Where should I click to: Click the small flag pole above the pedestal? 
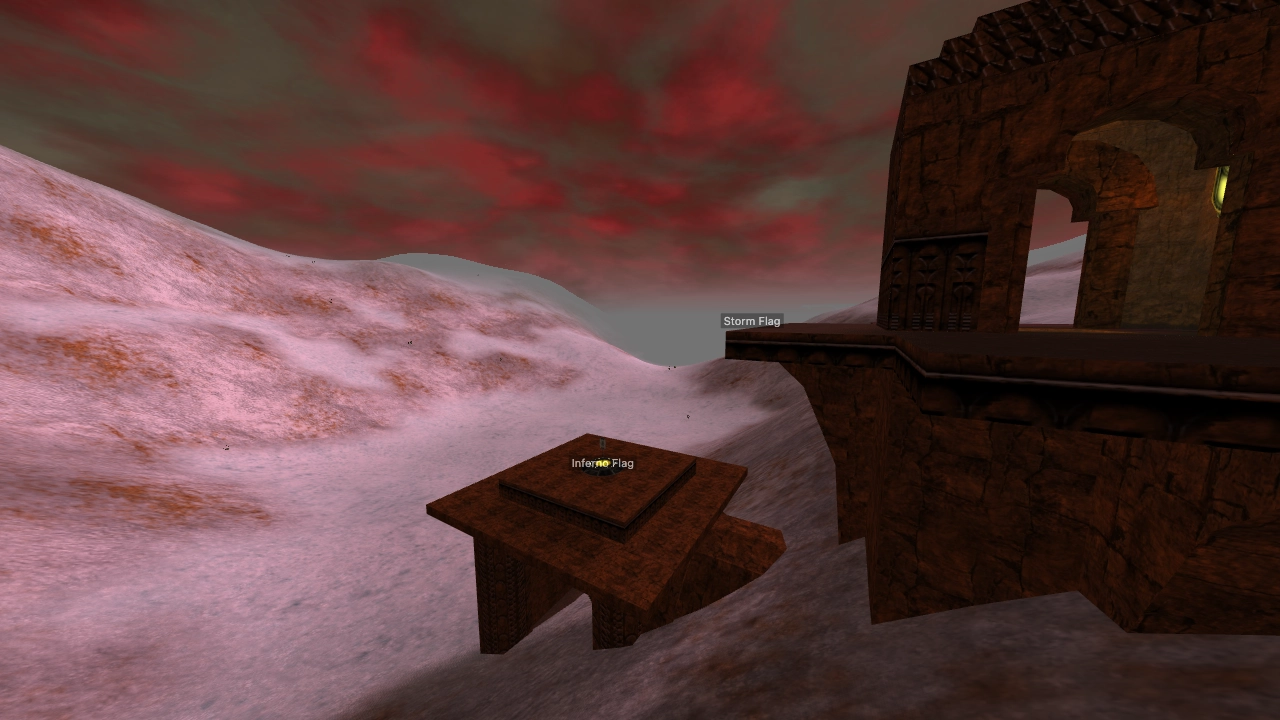(601, 445)
